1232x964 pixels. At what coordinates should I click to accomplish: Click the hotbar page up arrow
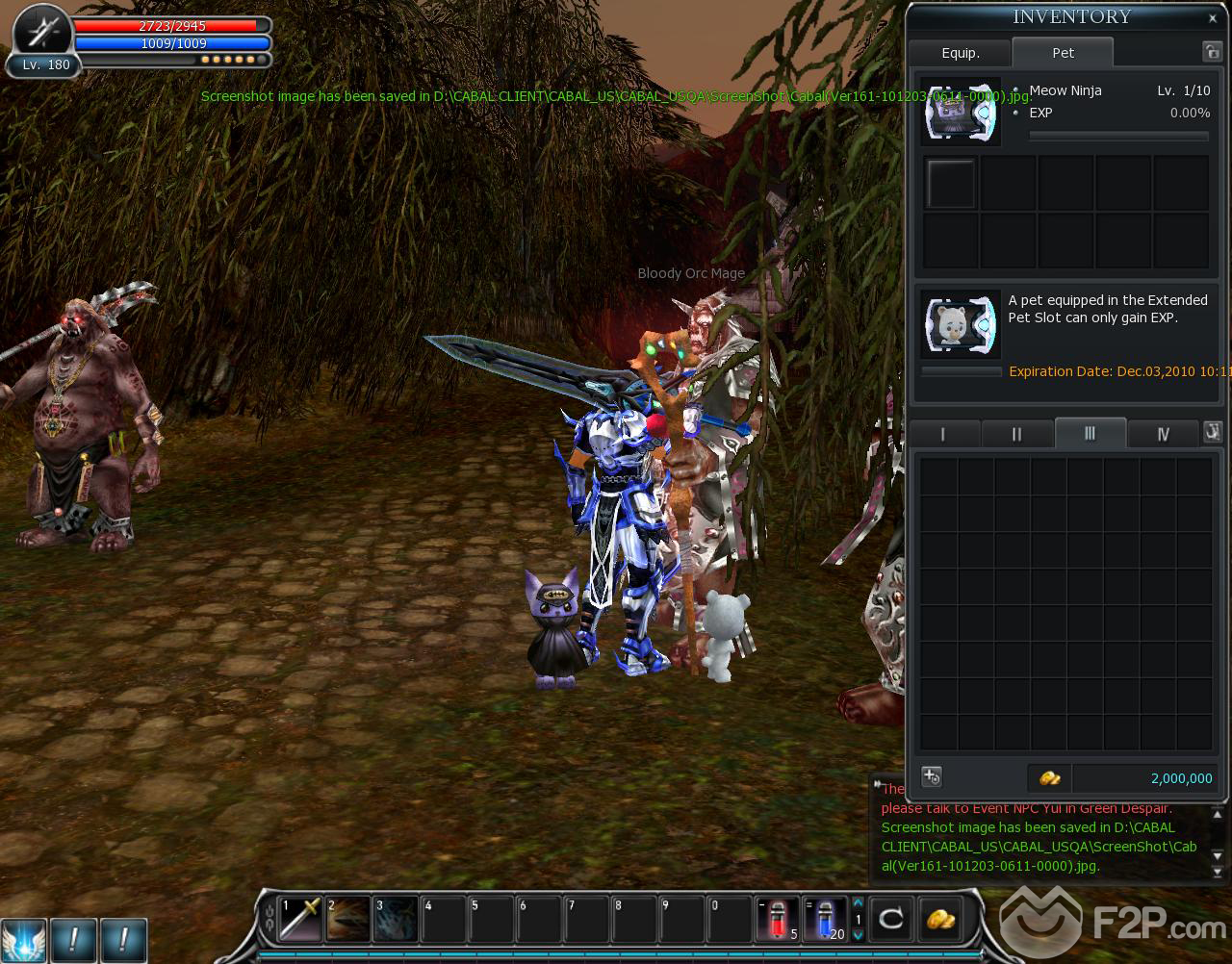click(x=858, y=902)
